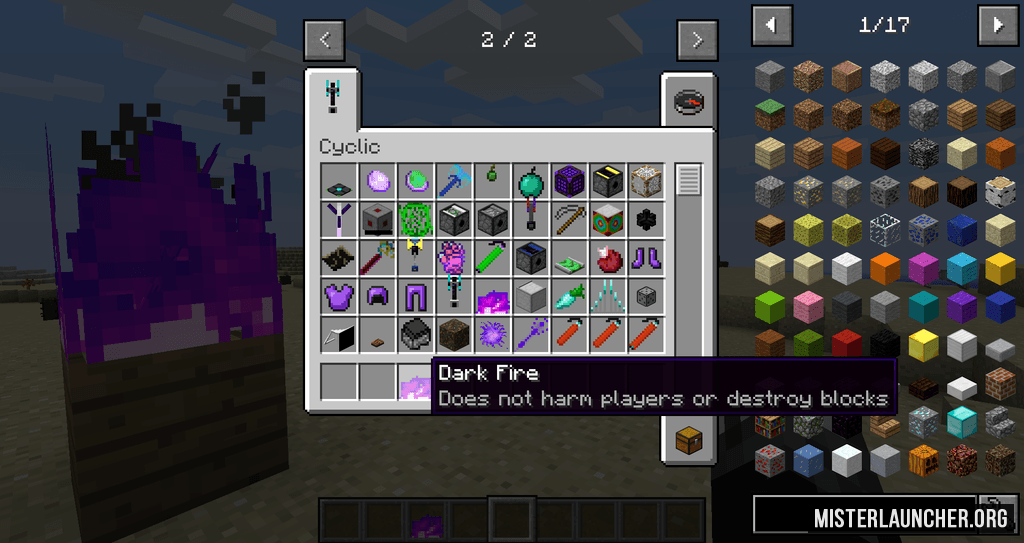Screen dimensions: 1024x543
Task: Select the purple helmet item
Action: (377, 296)
